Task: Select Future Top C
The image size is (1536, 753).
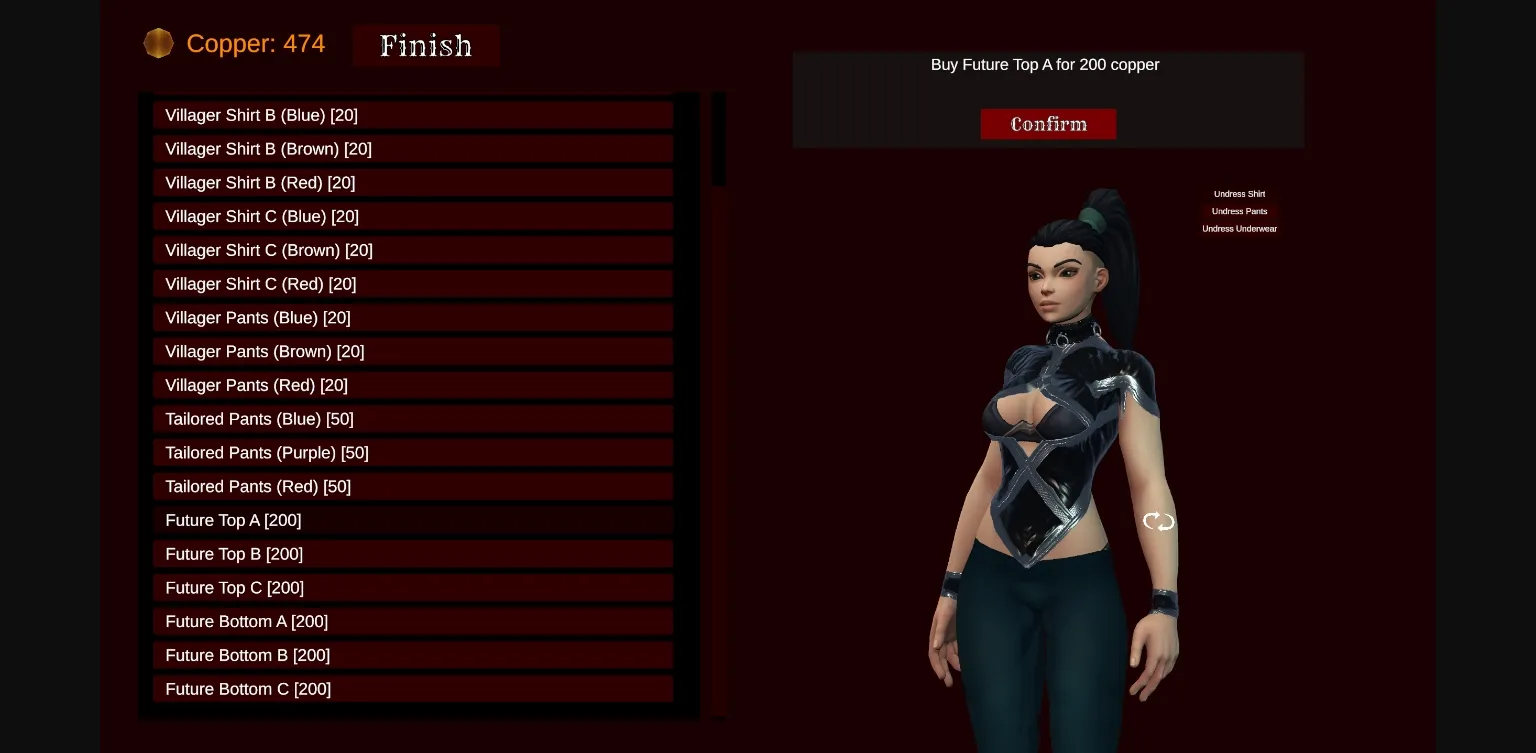Action: (413, 588)
